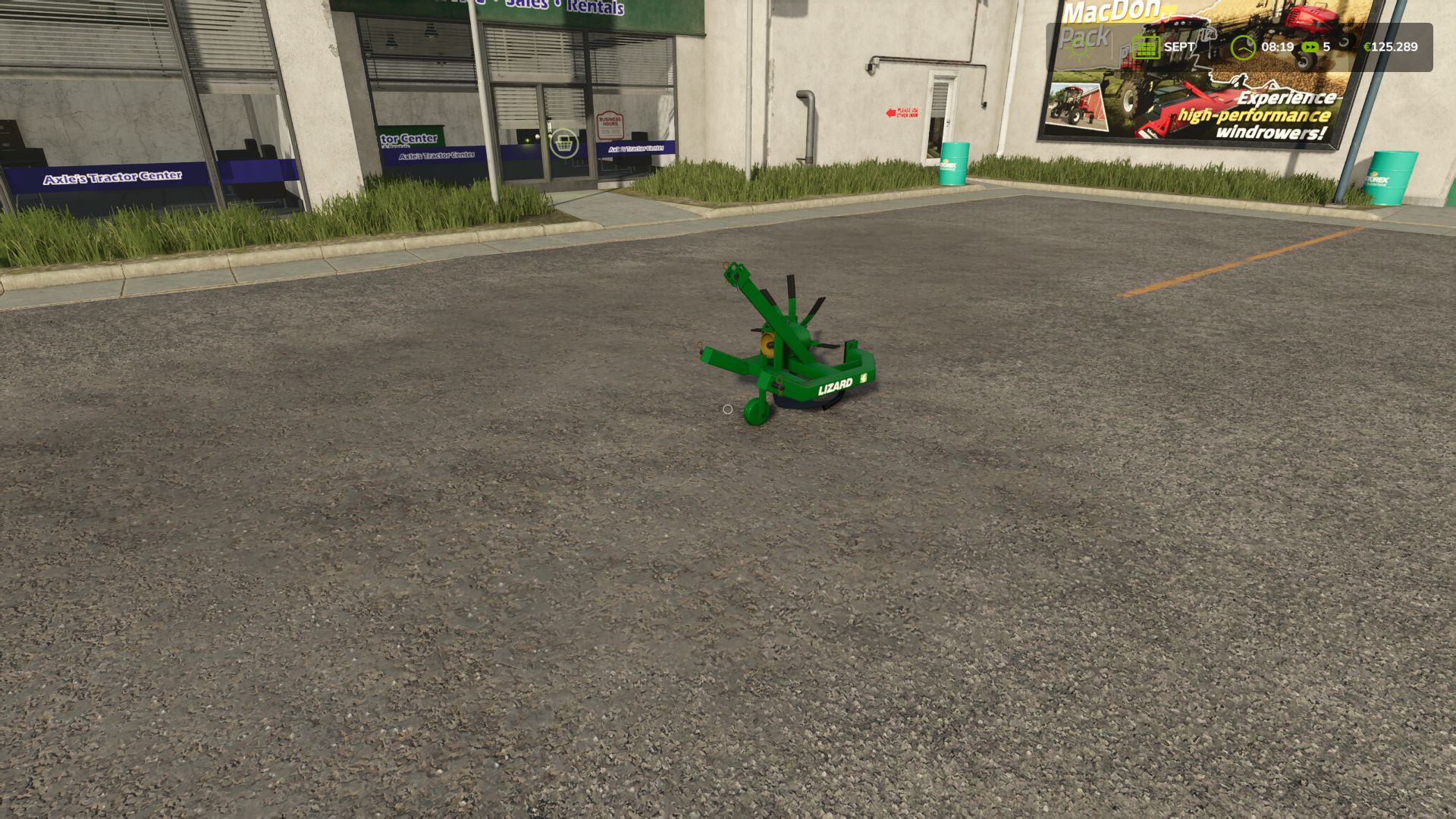
Task: Open the calendar icon beside SEPT
Action: tap(1146, 47)
